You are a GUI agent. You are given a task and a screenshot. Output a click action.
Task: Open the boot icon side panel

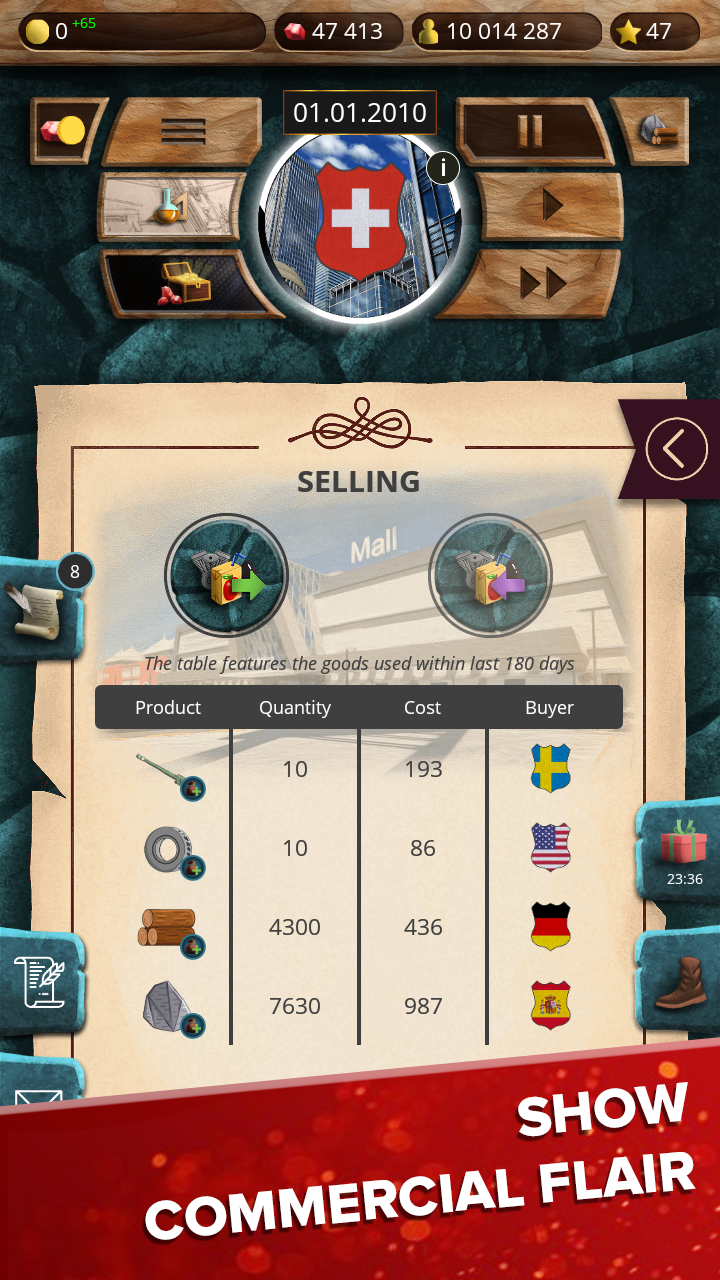tap(680, 983)
